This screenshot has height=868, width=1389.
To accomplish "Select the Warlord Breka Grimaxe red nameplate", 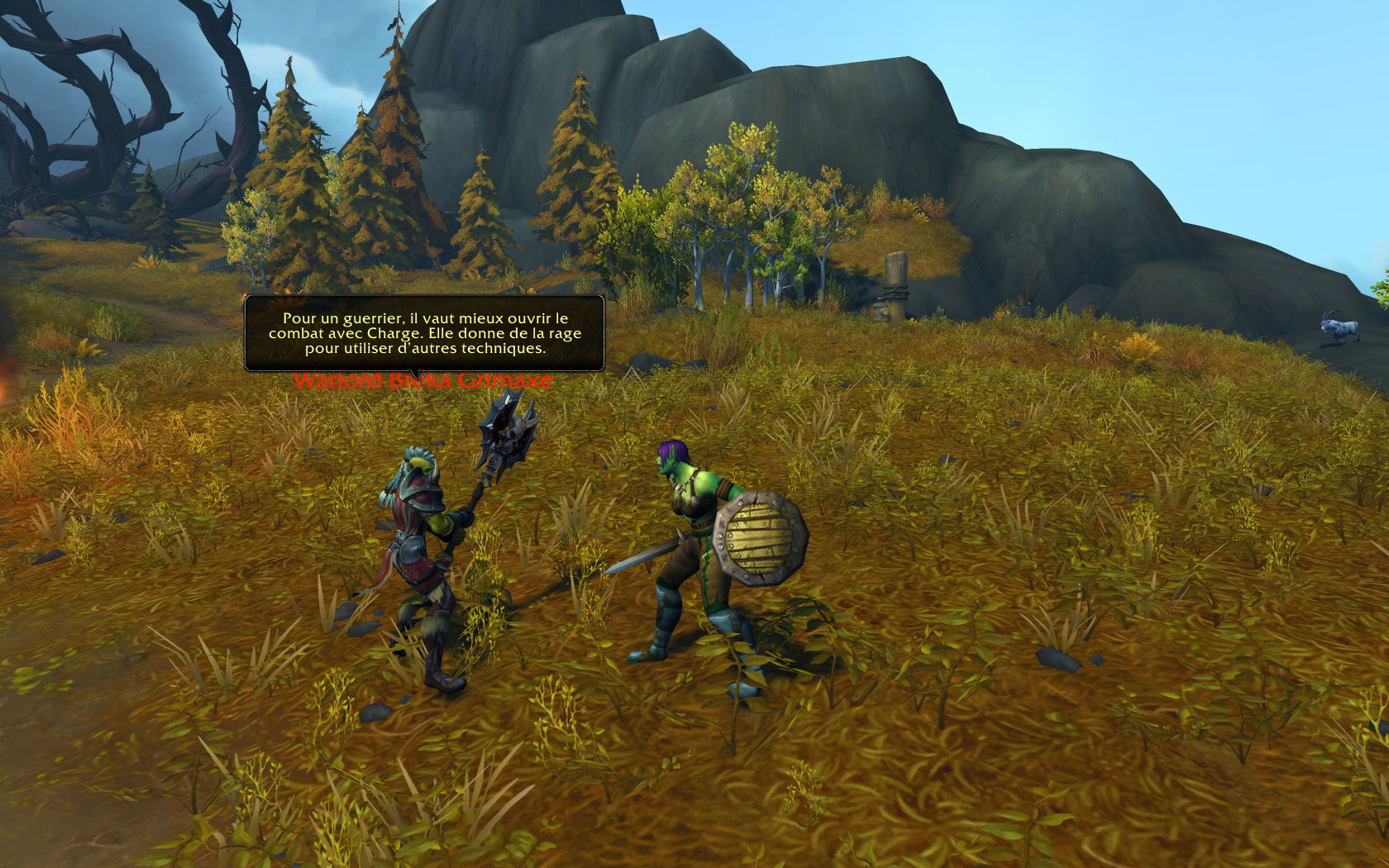I will [x=422, y=381].
